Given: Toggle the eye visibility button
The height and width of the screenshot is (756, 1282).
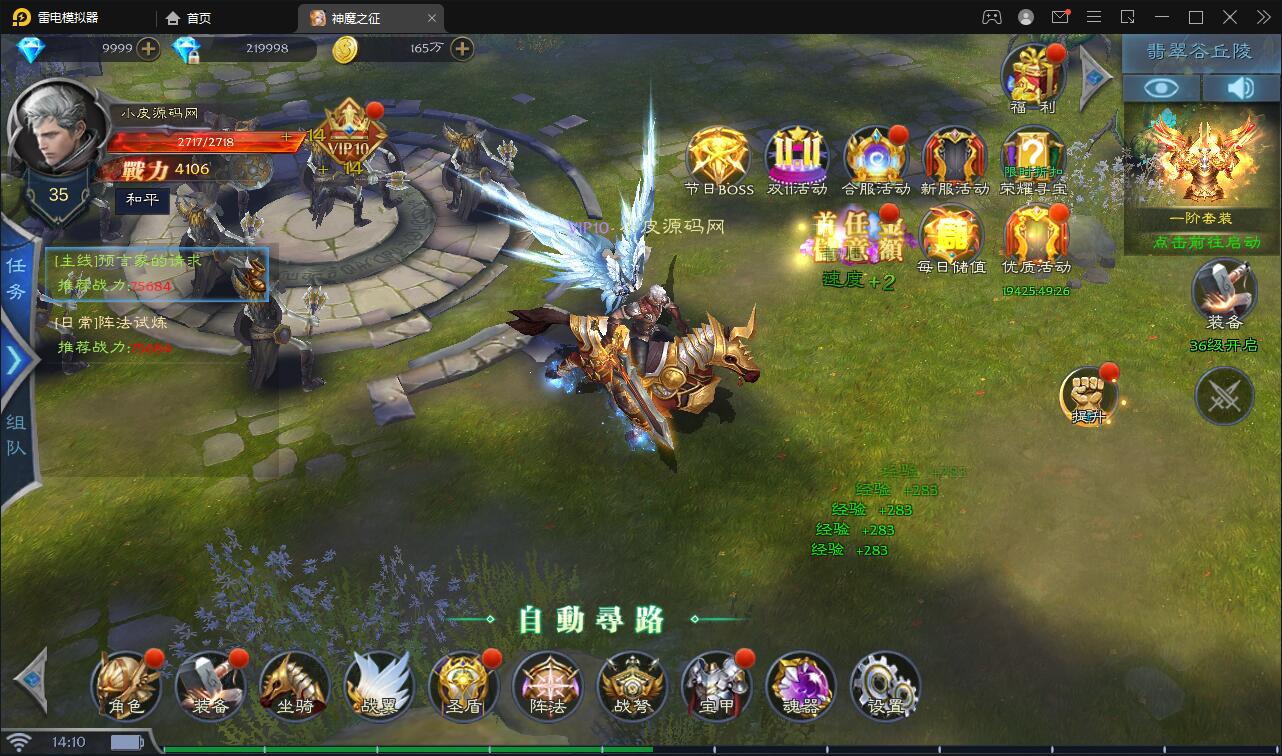Looking at the screenshot, I should point(1161,88).
